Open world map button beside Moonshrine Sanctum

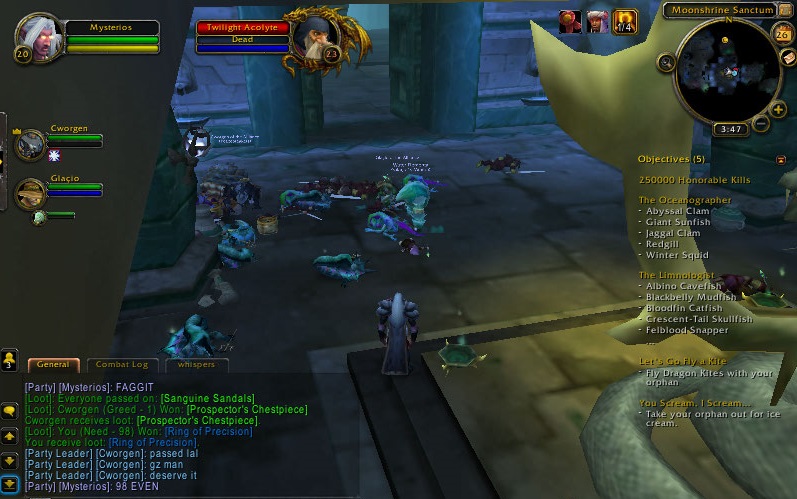(x=786, y=10)
